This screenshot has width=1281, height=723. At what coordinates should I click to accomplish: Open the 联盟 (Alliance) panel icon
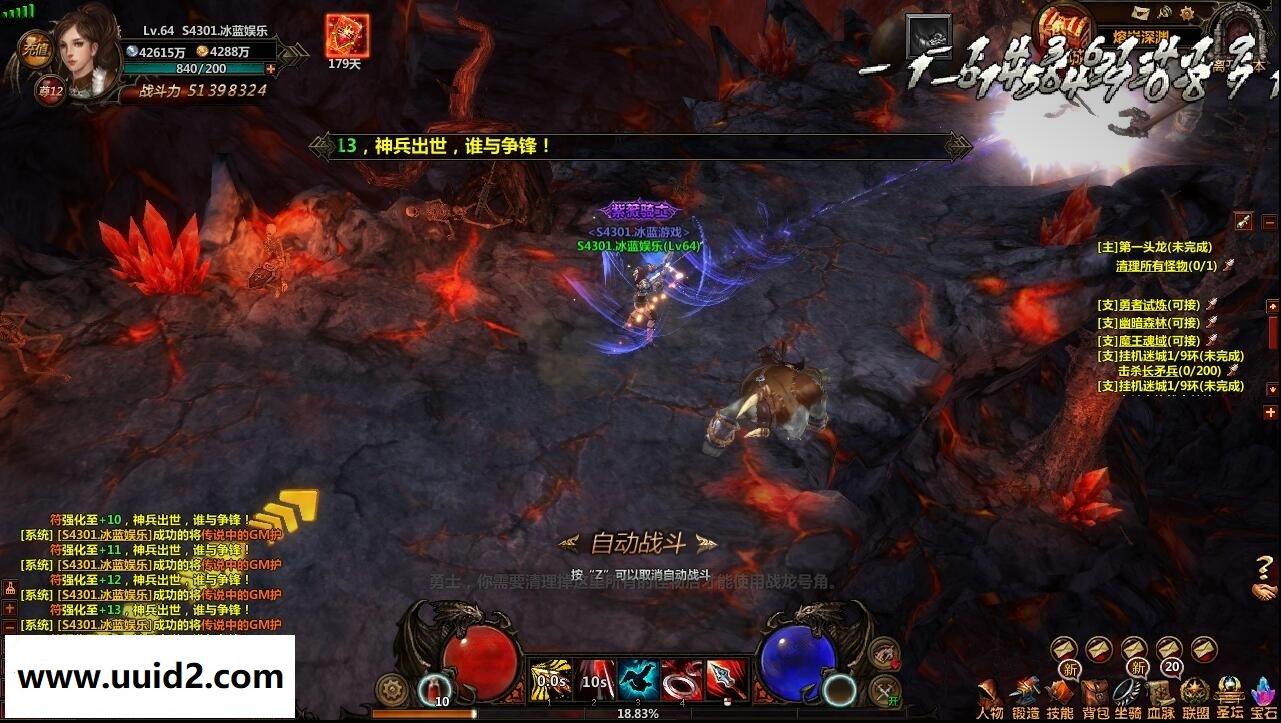pyautogui.click(x=1193, y=692)
